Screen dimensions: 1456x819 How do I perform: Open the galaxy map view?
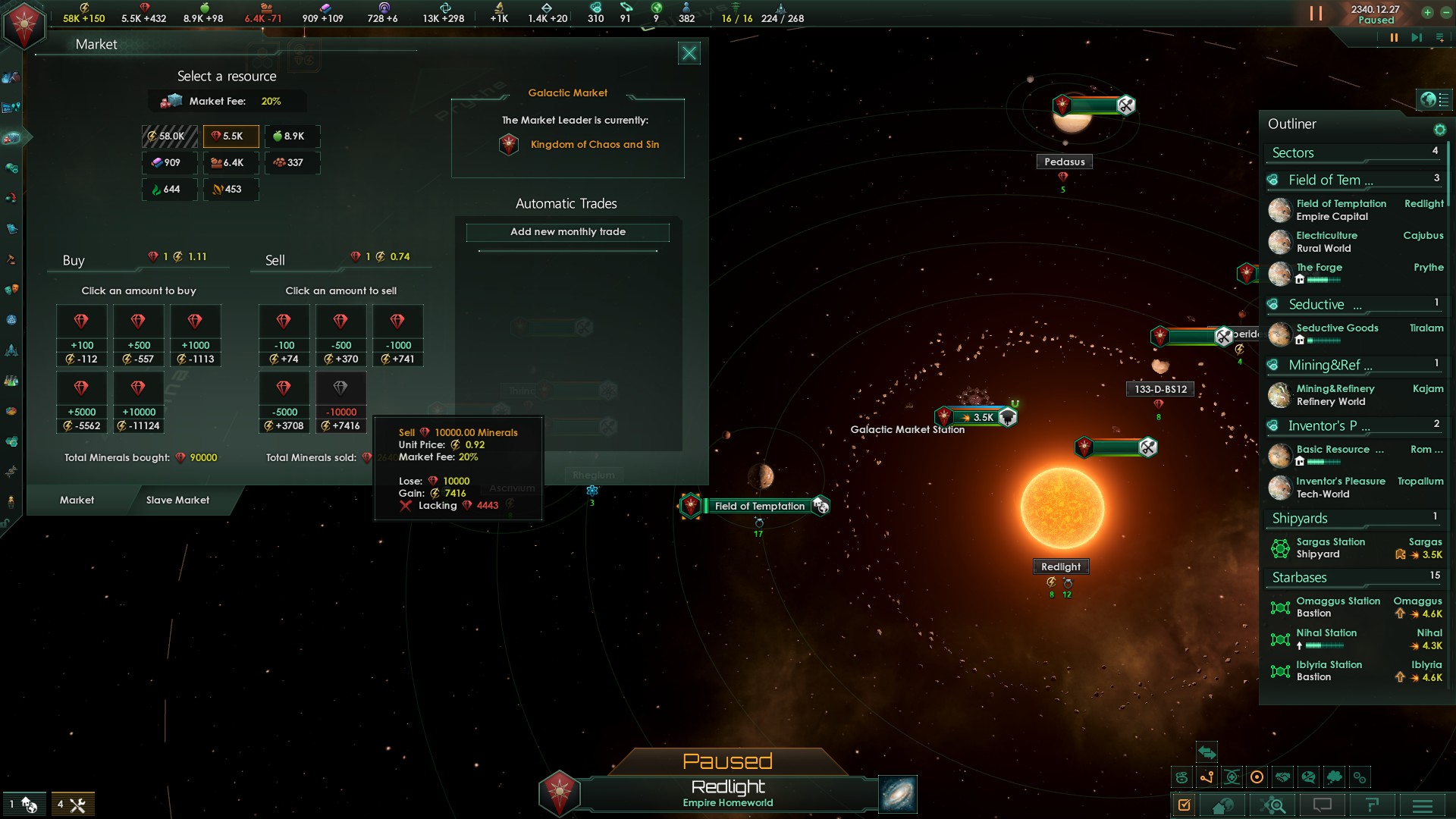click(897, 794)
